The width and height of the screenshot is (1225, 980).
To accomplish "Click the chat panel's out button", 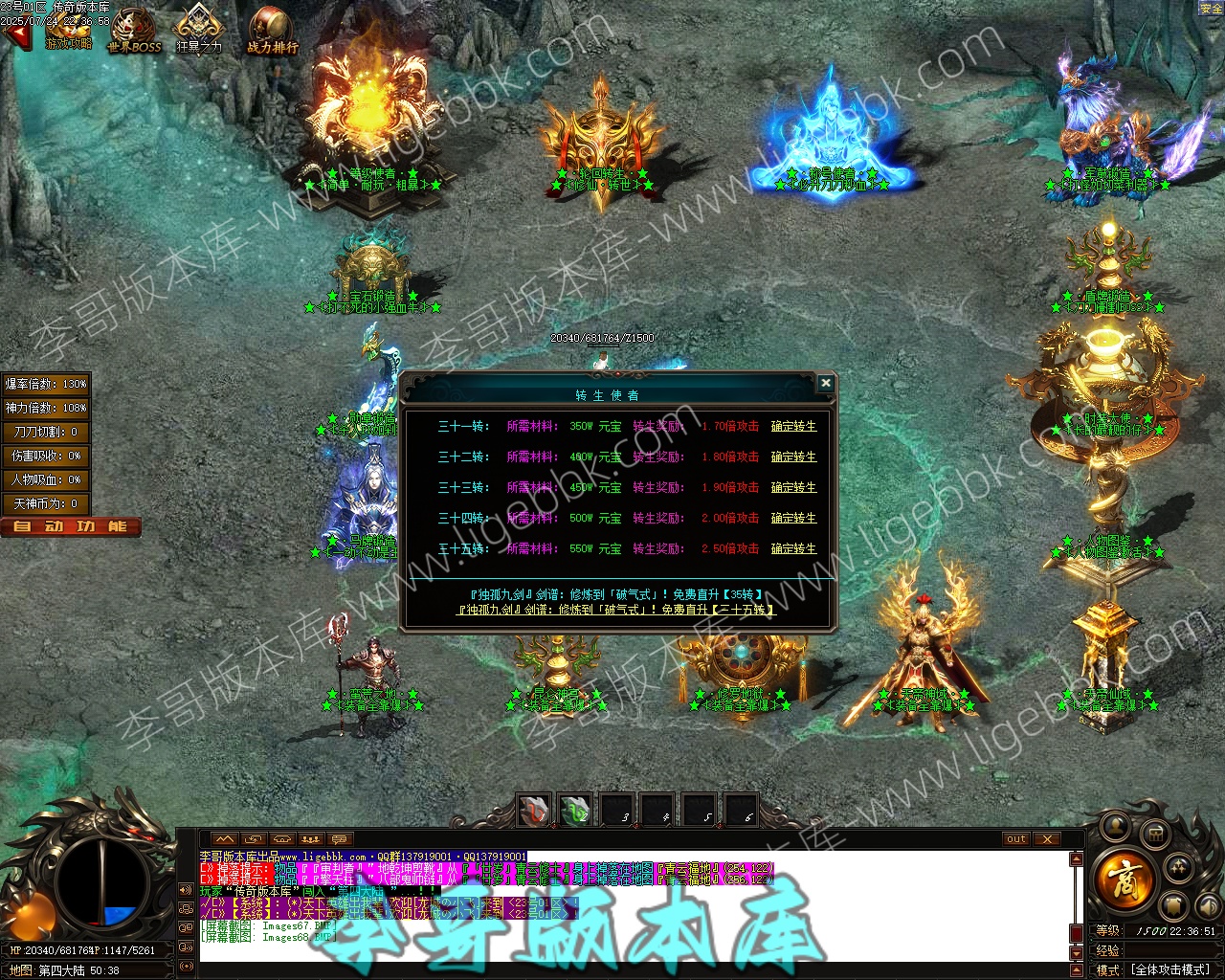I will [x=1015, y=839].
